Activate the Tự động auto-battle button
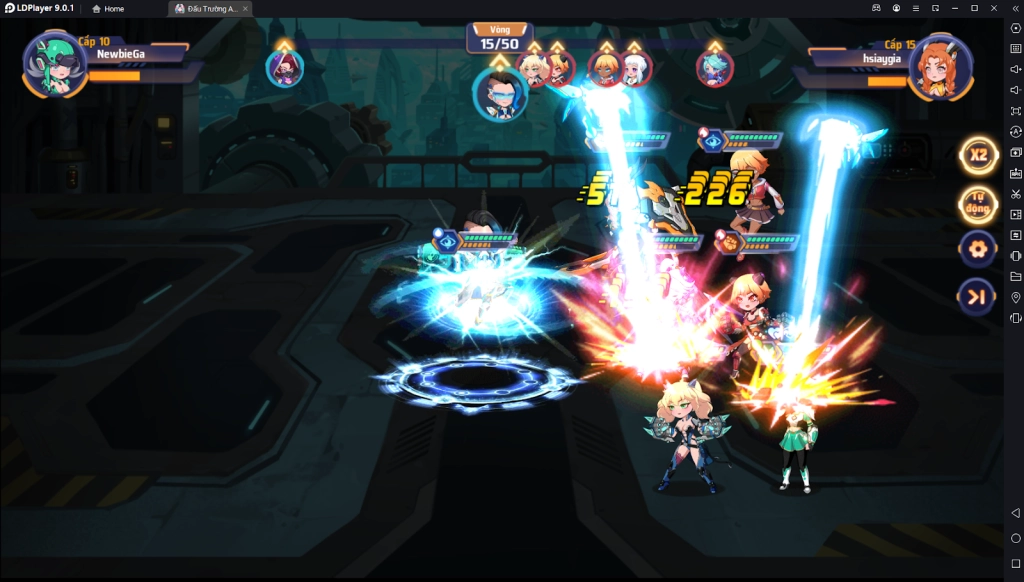Image resolution: width=1024 pixels, height=582 pixels. pos(978,205)
